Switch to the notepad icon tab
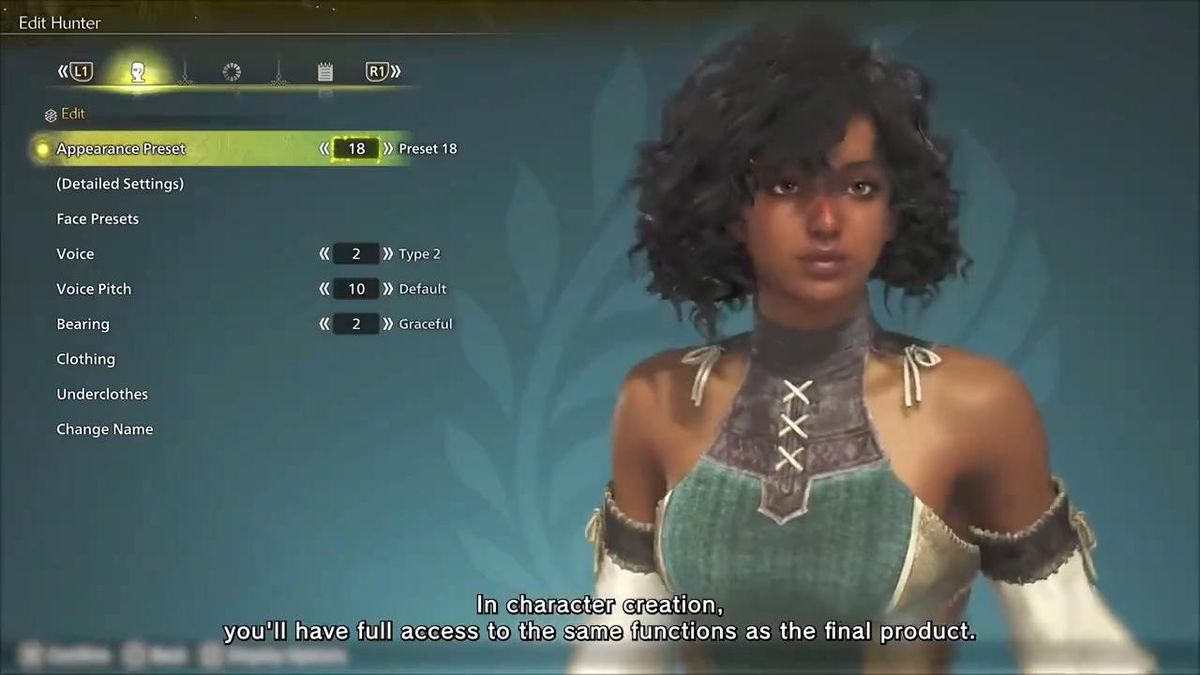 [325, 72]
